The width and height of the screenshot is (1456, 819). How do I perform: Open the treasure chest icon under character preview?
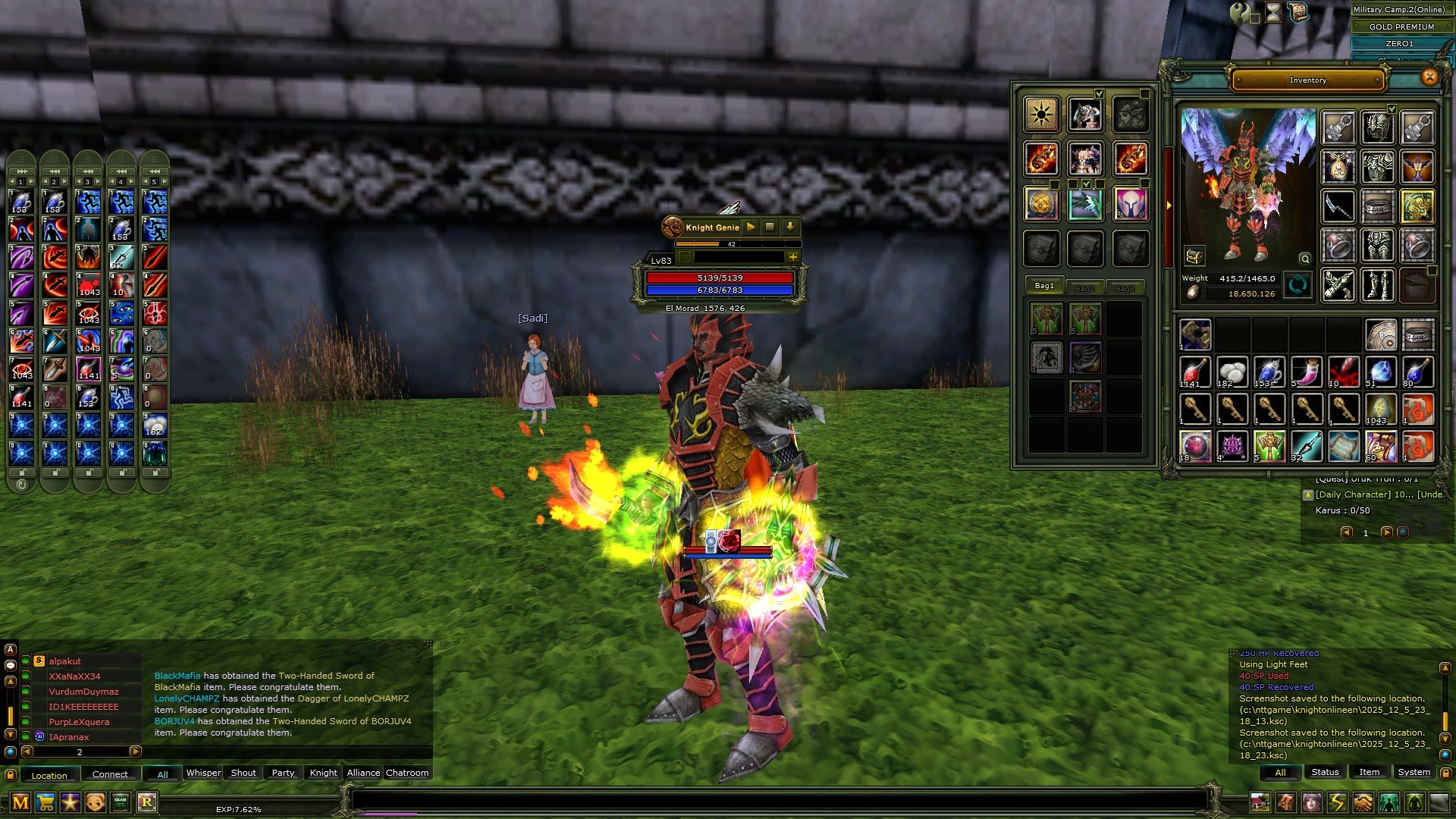pos(1194,256)
